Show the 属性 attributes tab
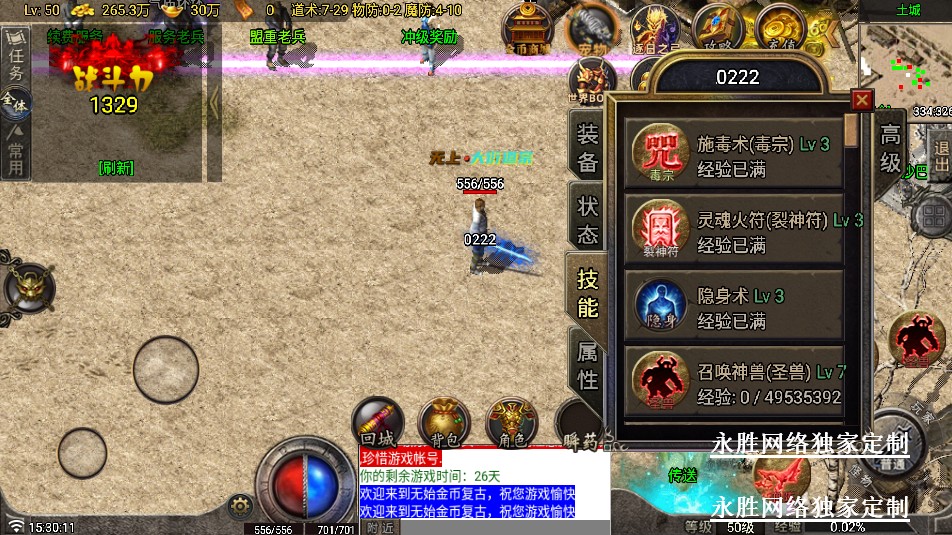Viewport: 952px width, 535px height. [x=588, y=365]
